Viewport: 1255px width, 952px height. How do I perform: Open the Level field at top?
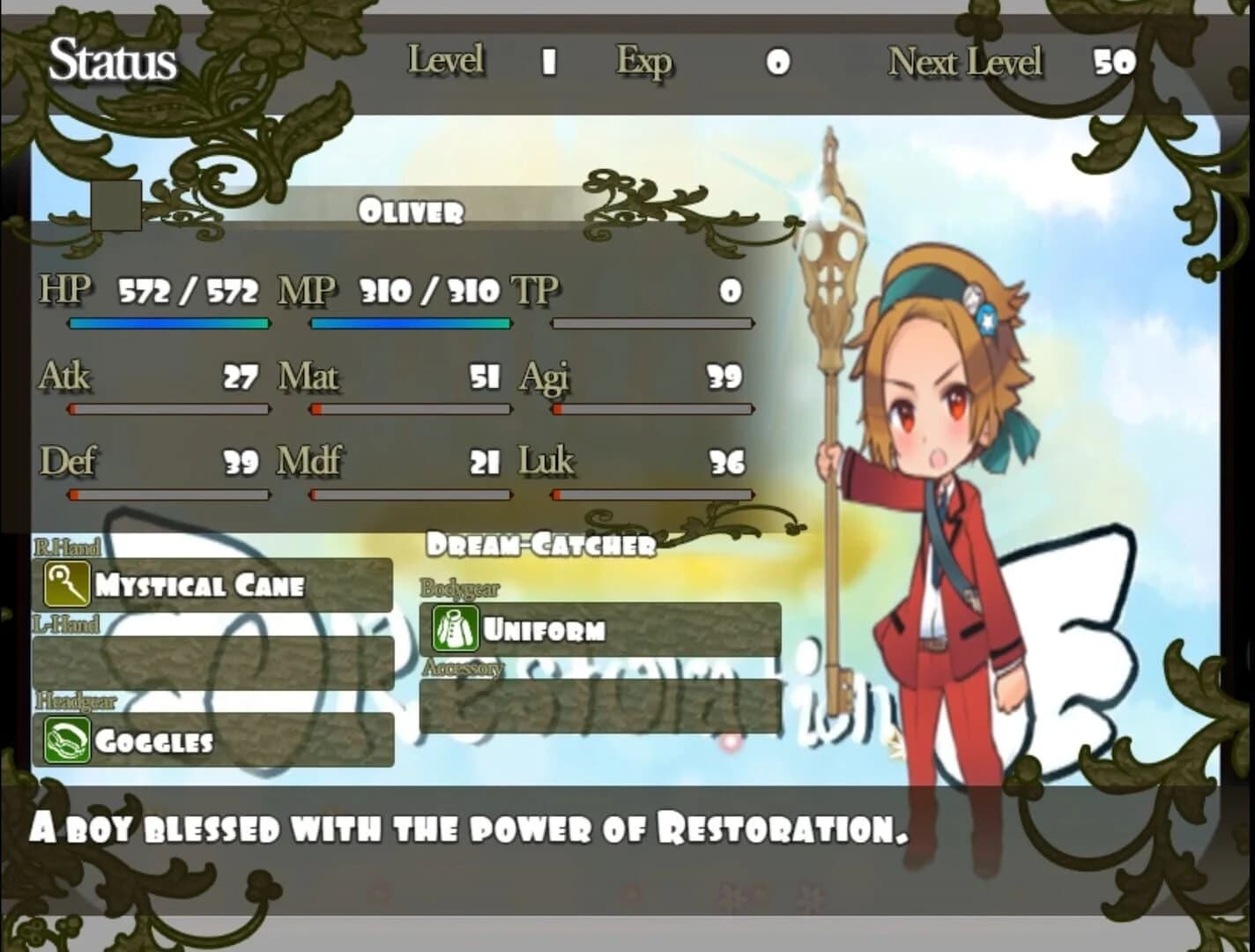point(445,61)
